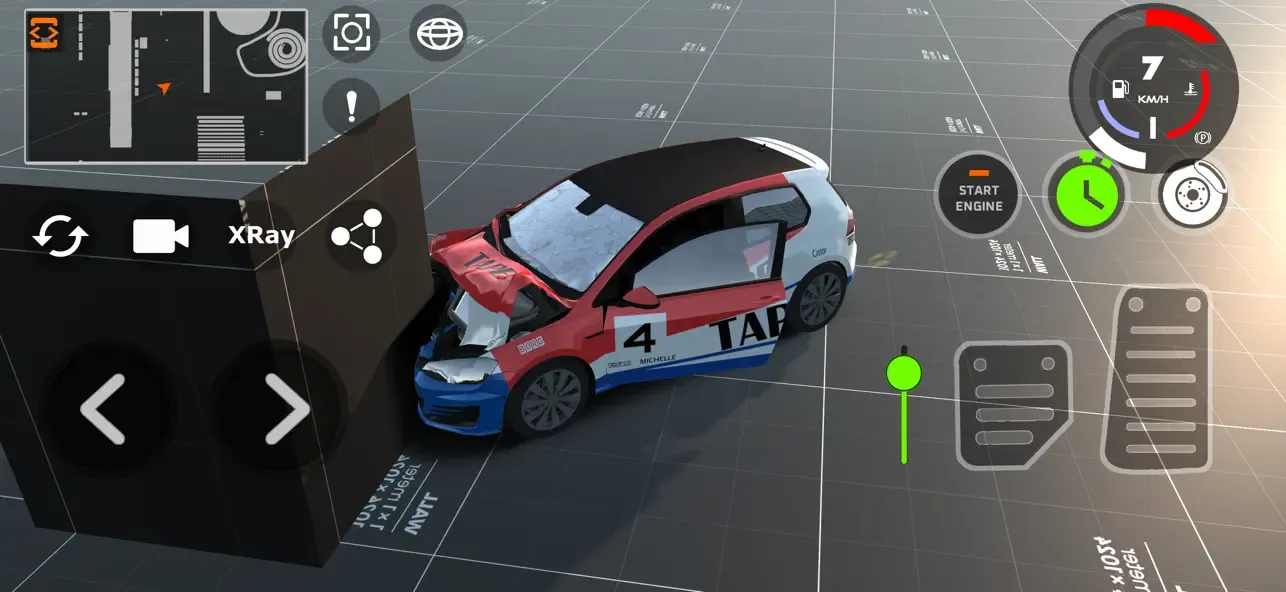The height and width of the screenshot is (592, 1286).
Task: Reset the car with the circular arrows icon
Action: point(61,236)
